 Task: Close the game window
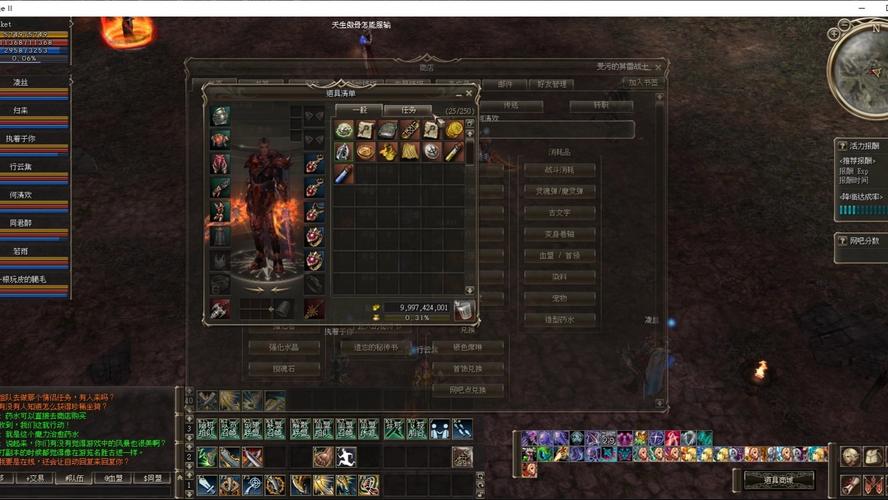[872, 8]
